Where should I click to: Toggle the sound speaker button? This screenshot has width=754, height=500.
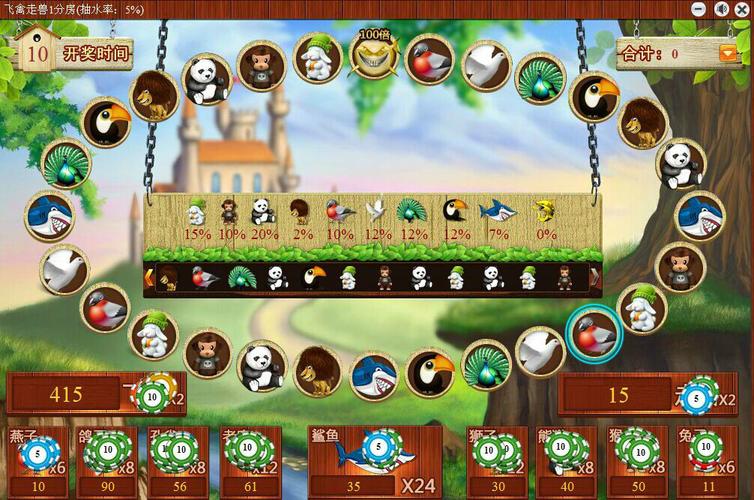[721, 9]
